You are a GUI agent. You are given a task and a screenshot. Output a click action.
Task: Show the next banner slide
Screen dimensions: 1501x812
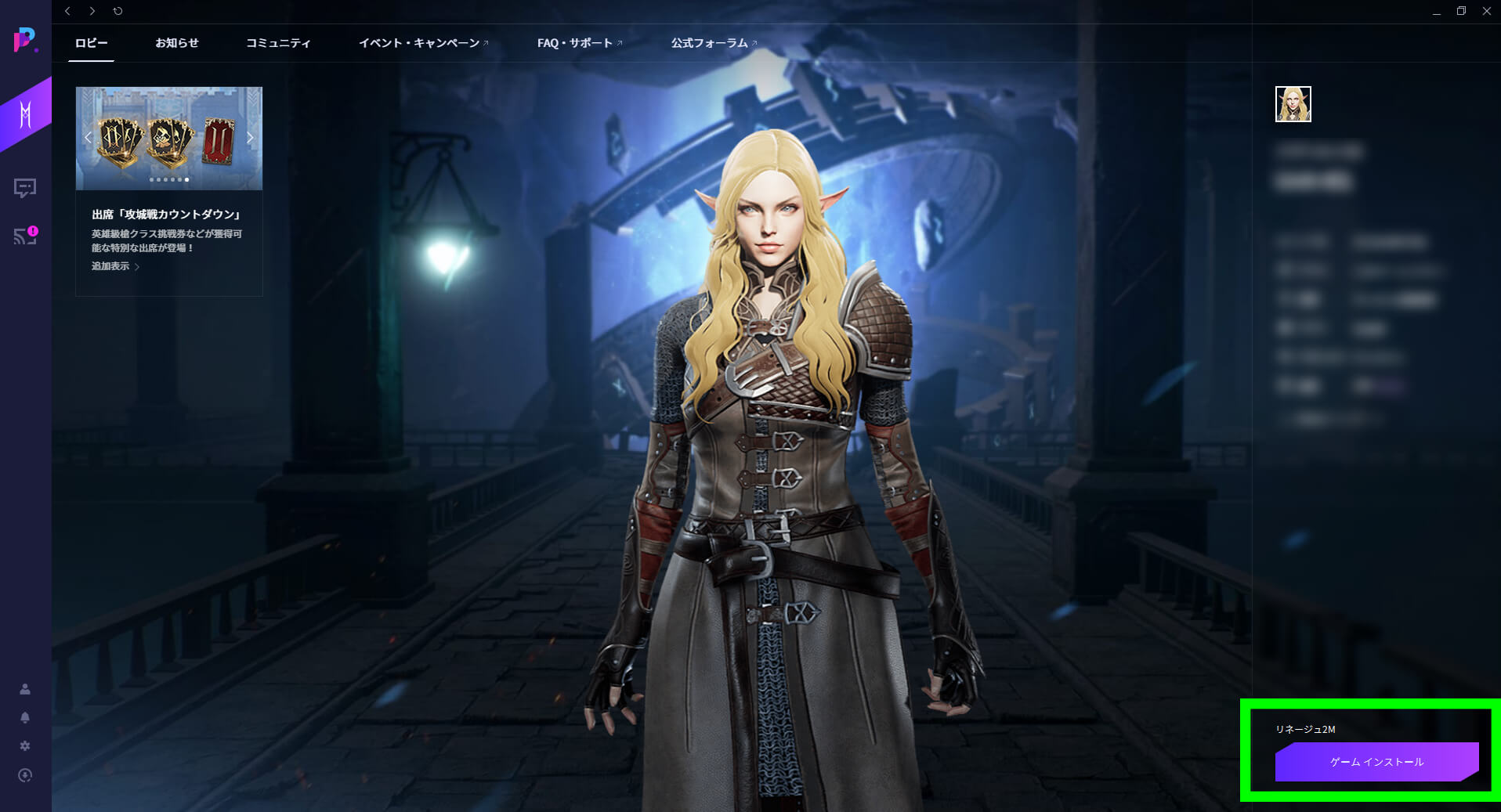pyautogui.click(x=250, y=138)
